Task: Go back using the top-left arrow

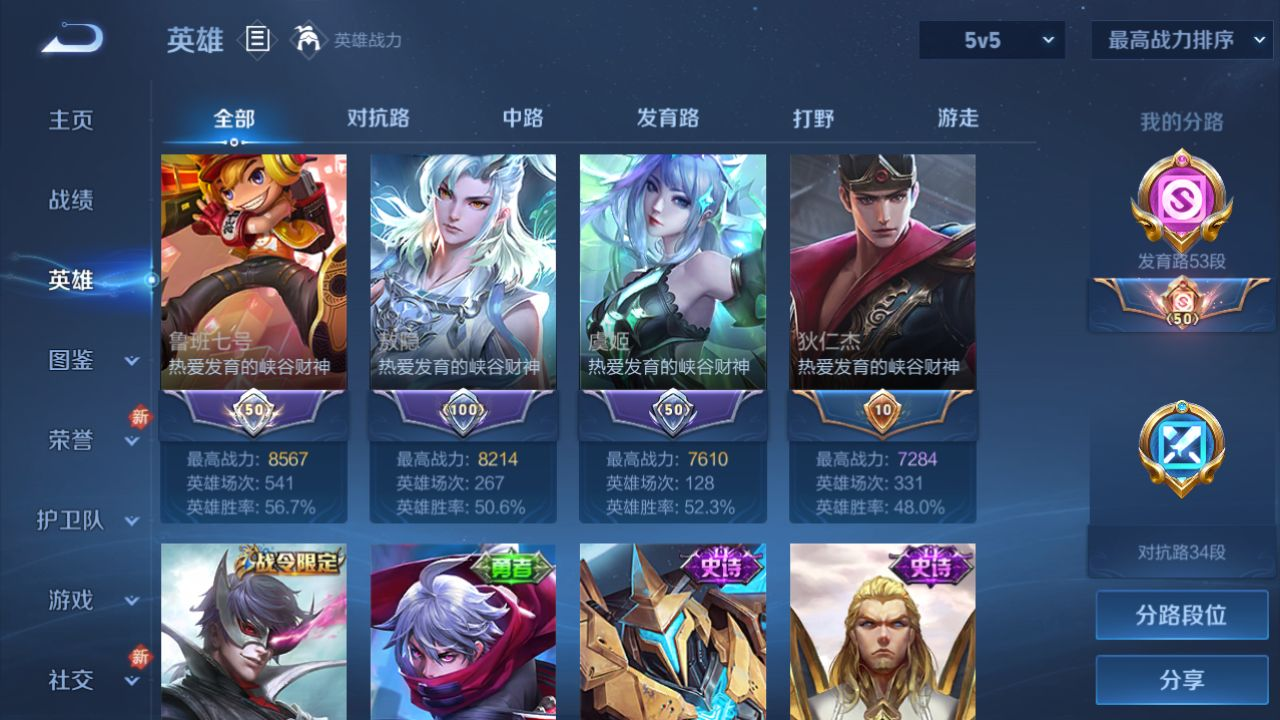Action: [71, 40]
